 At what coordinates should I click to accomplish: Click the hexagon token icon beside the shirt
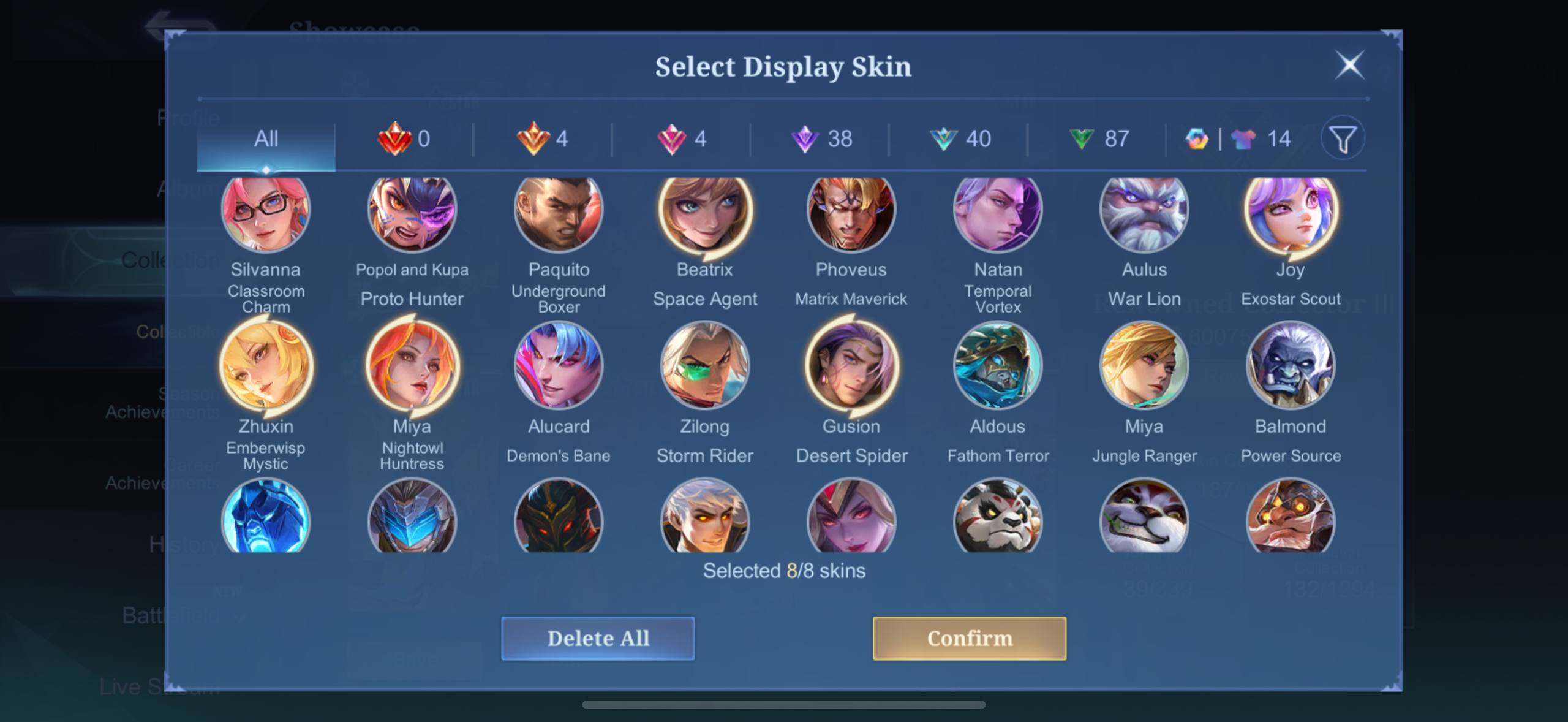tap(1197, 139)
